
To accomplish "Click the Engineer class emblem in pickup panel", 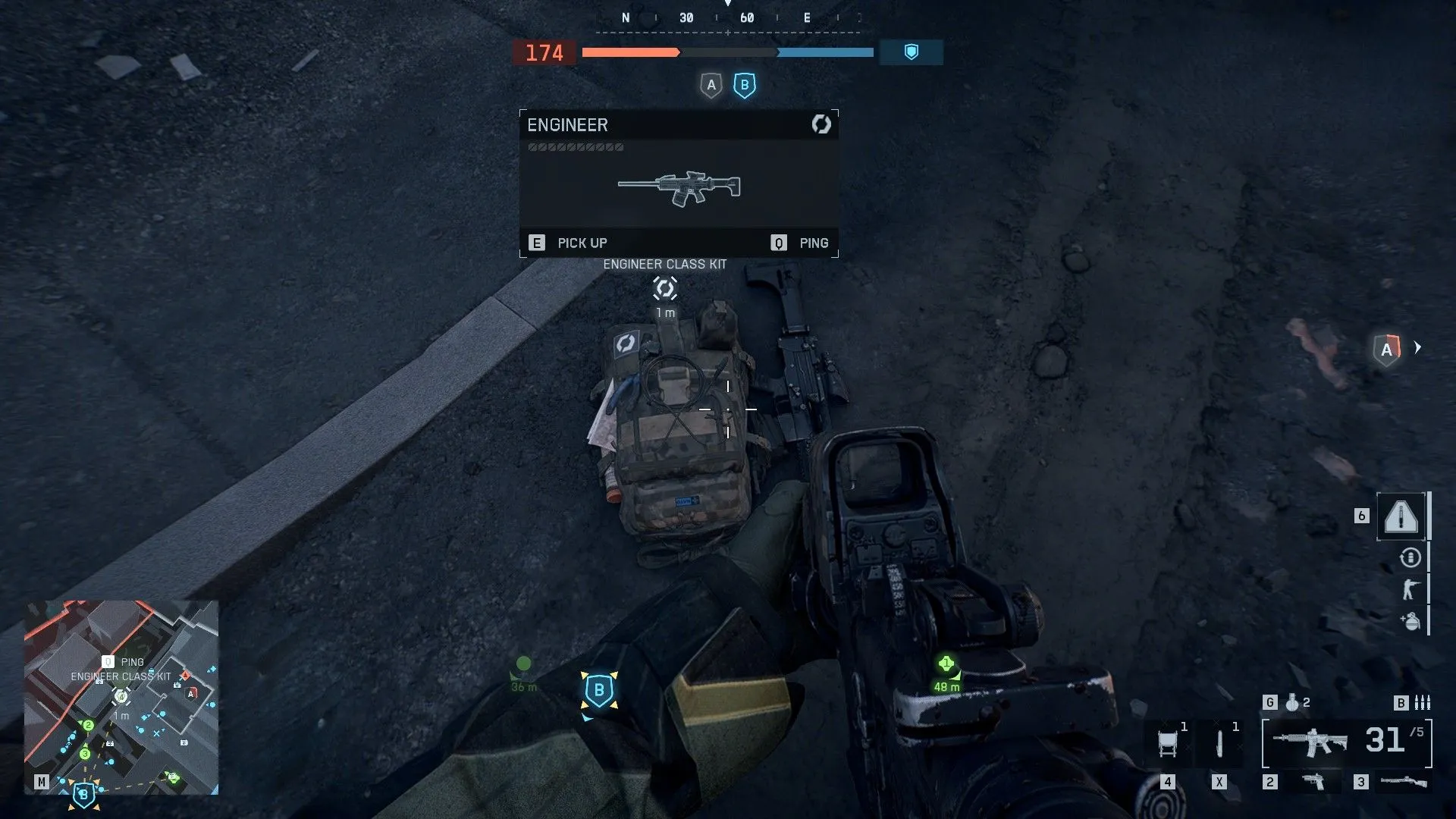I will (821, 124).
